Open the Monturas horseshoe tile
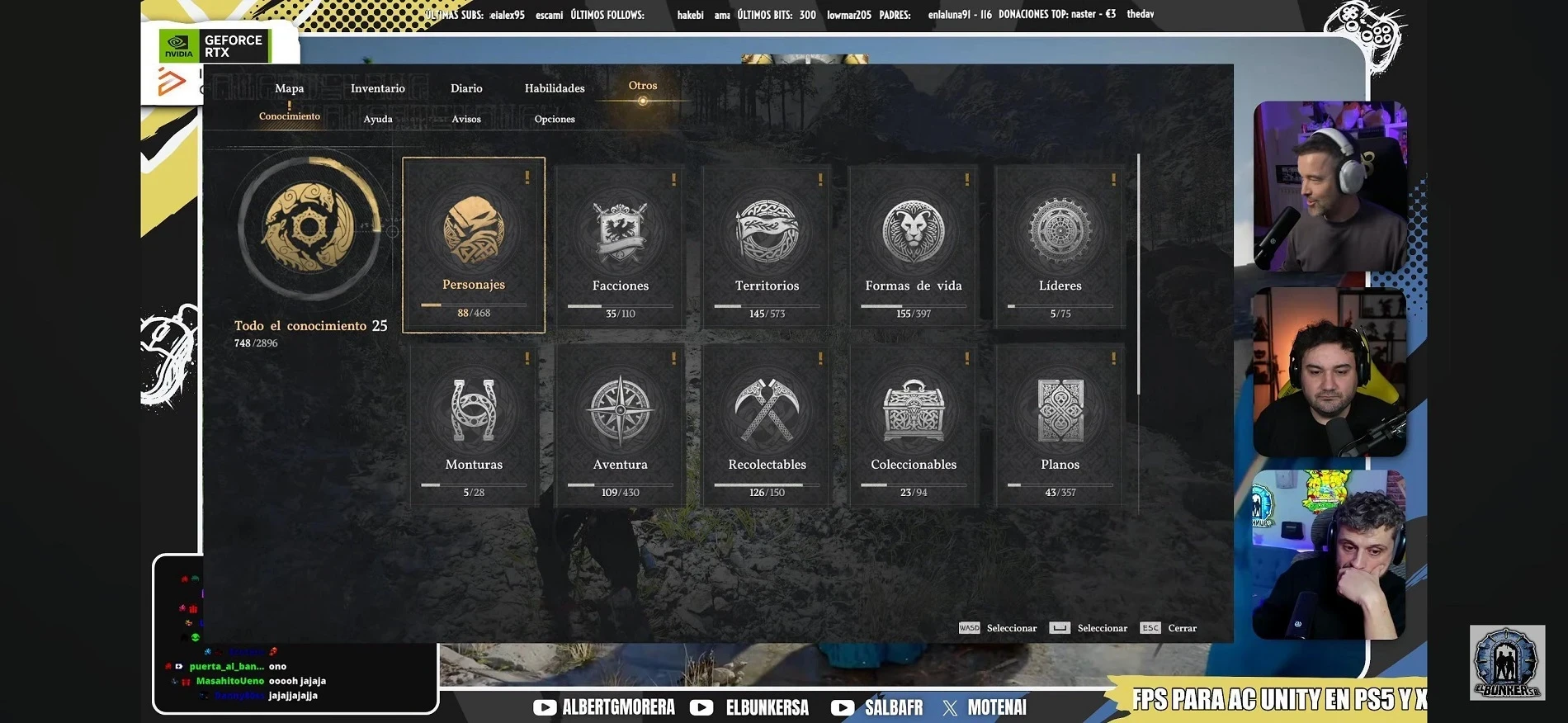This screenshot has width=1568, height=723. [474, 425]
